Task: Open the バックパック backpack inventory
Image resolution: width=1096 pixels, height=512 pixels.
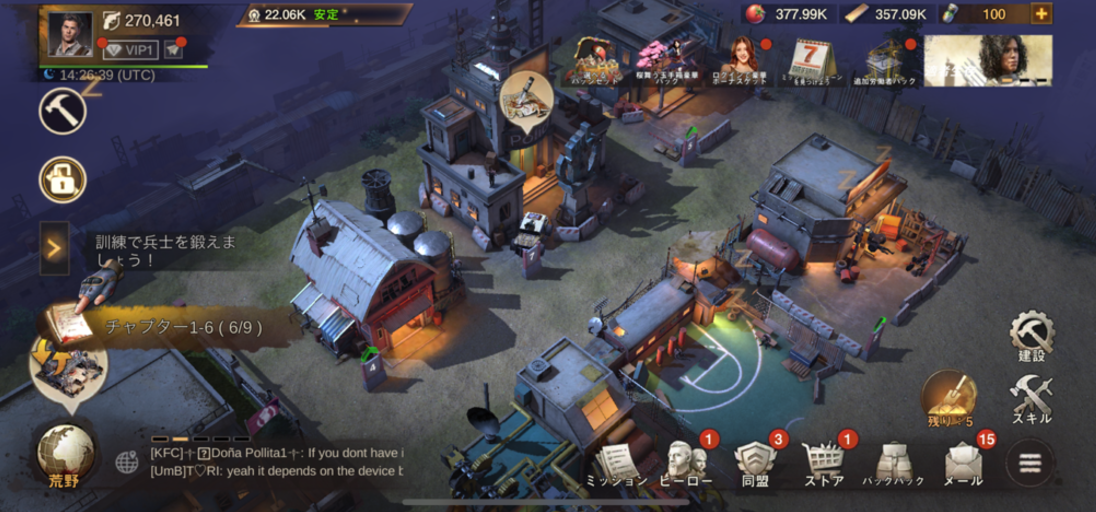Action: pos(892,465)
